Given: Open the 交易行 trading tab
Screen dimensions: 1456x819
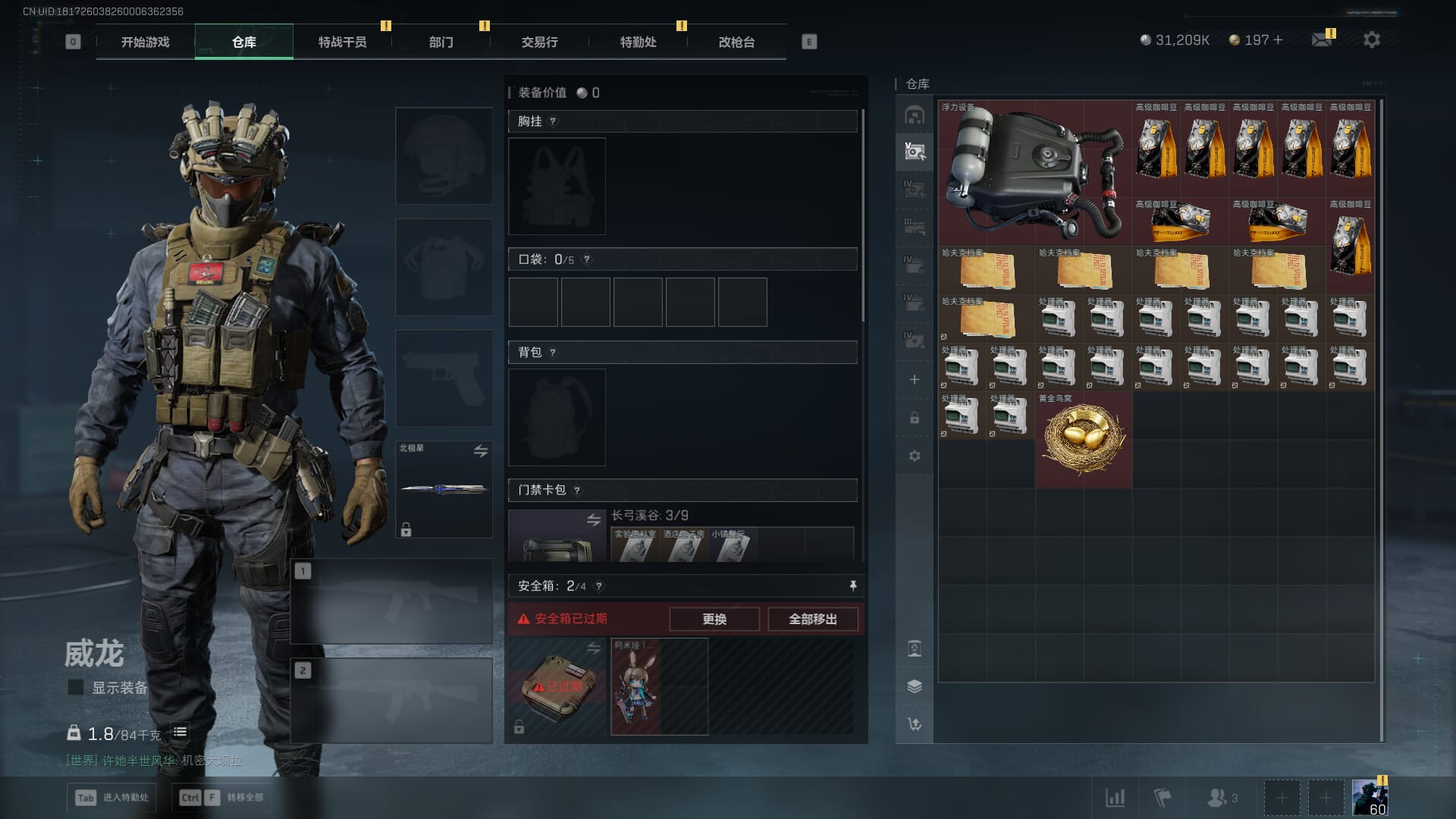Looking at the screenshot, I should coord(539,42).
